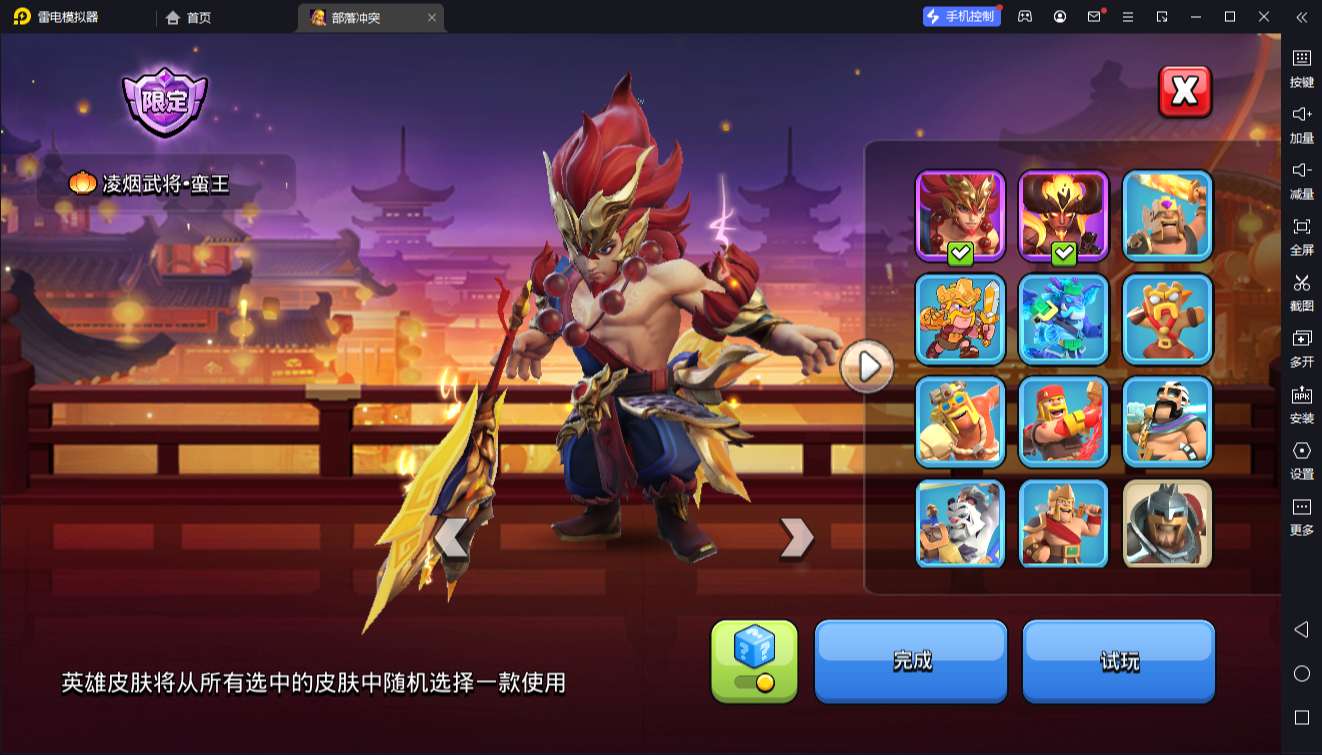
Task: Confirm selection with the 完成 button
Action: pyautogui.click(x=910, y=659)
